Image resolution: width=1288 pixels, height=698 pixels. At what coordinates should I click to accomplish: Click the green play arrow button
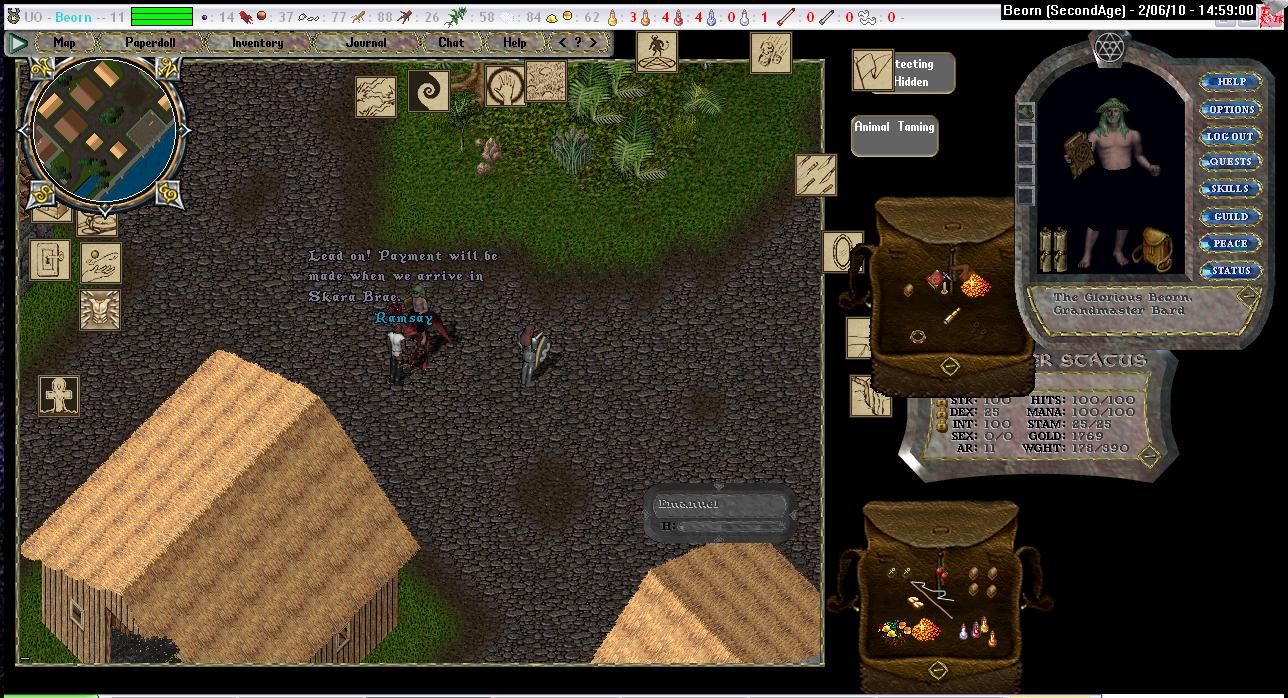pyautogui.click(x=18, y=43)
